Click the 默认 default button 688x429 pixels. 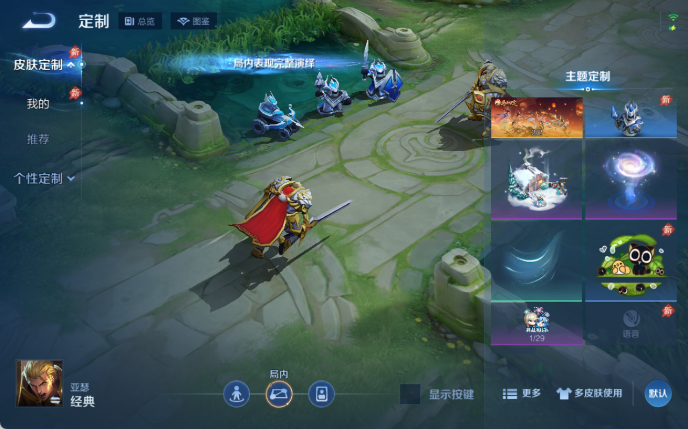[658, 394]
